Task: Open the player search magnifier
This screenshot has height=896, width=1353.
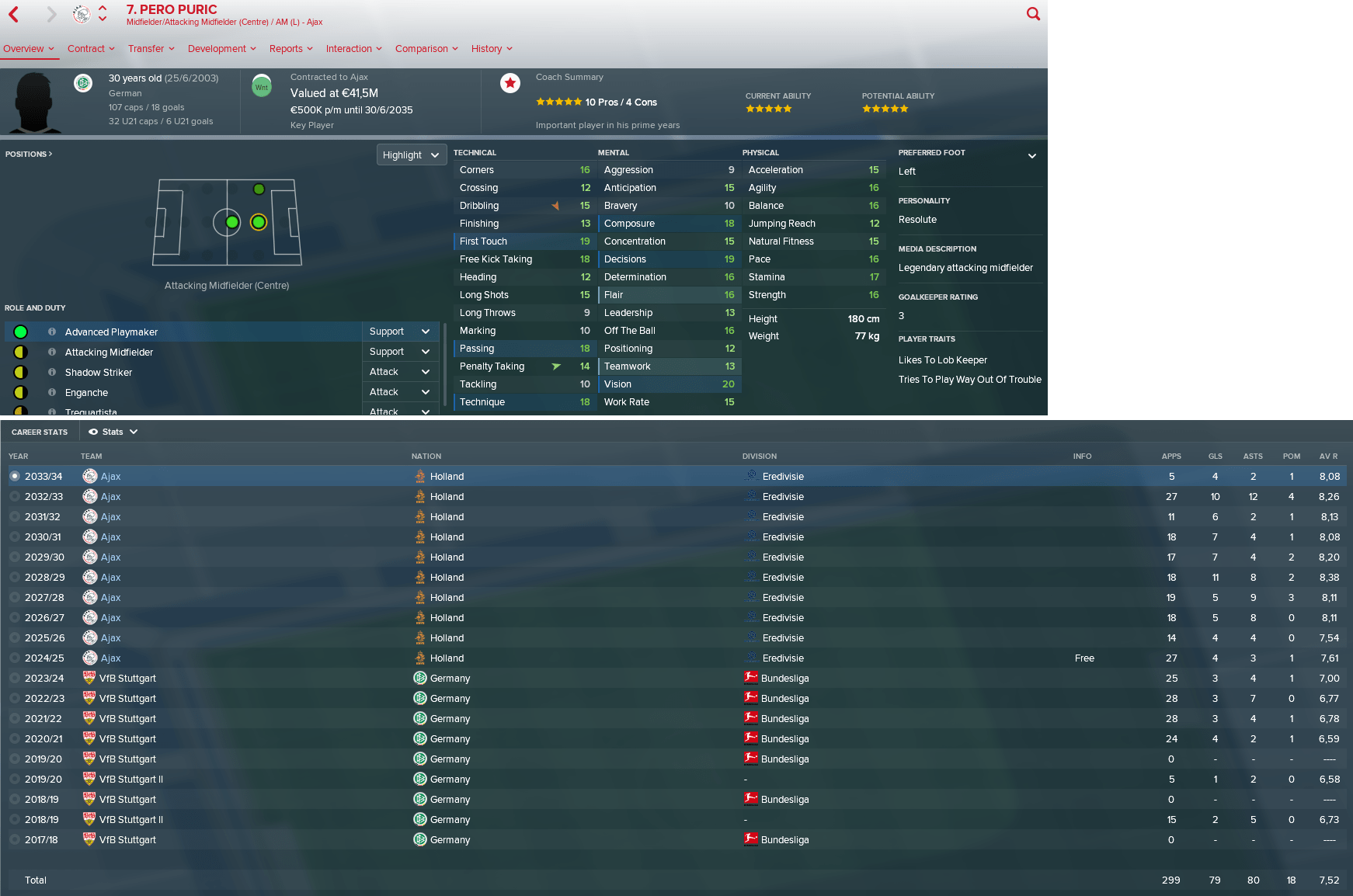Action: pyautogui.click(x=1032, y=13)
